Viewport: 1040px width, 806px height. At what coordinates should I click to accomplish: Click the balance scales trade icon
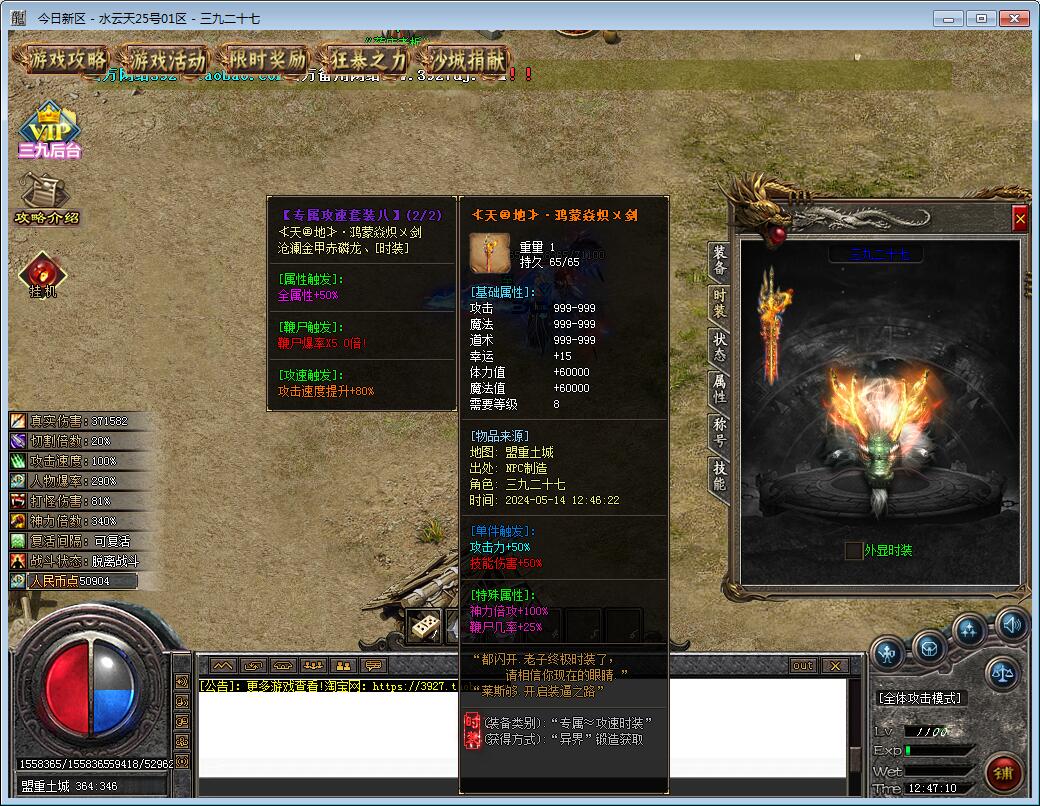click(1004, 673)
